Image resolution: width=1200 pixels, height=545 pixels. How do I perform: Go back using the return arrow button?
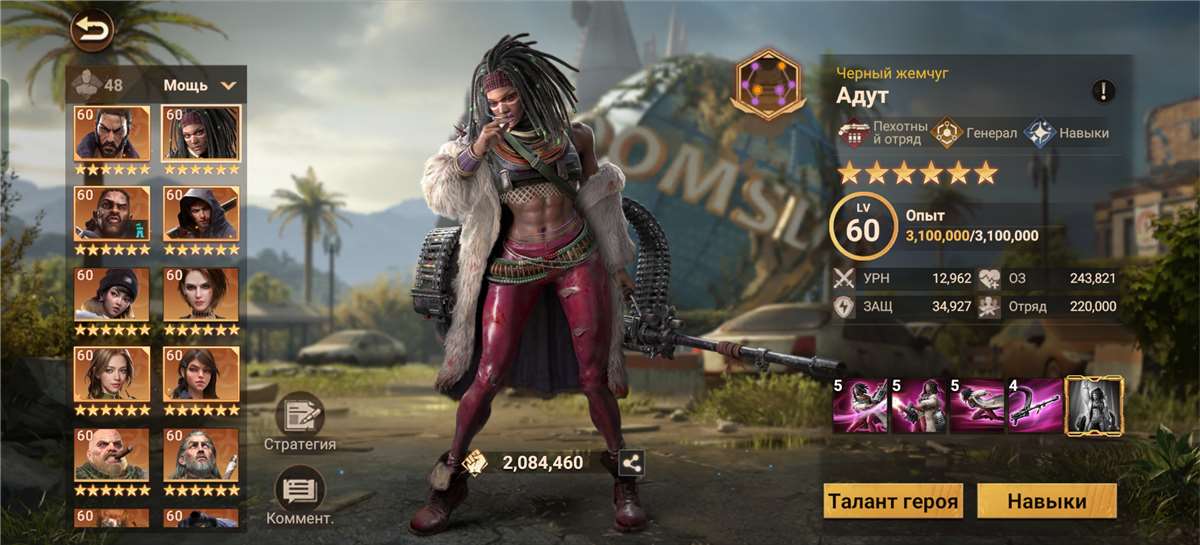92,30
